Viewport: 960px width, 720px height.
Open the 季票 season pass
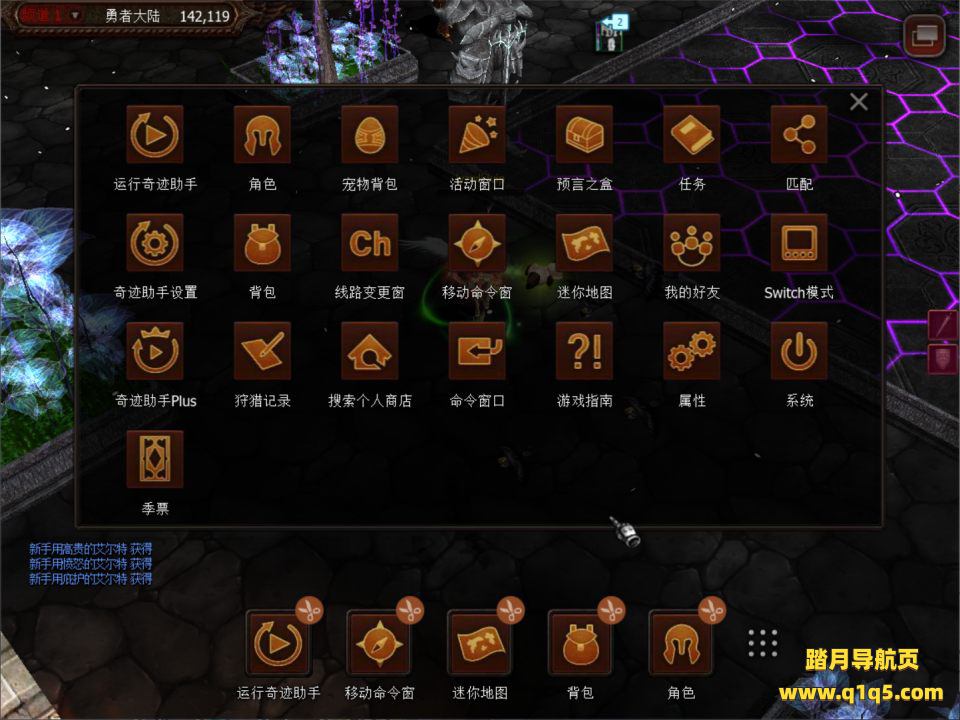point(155,459)
